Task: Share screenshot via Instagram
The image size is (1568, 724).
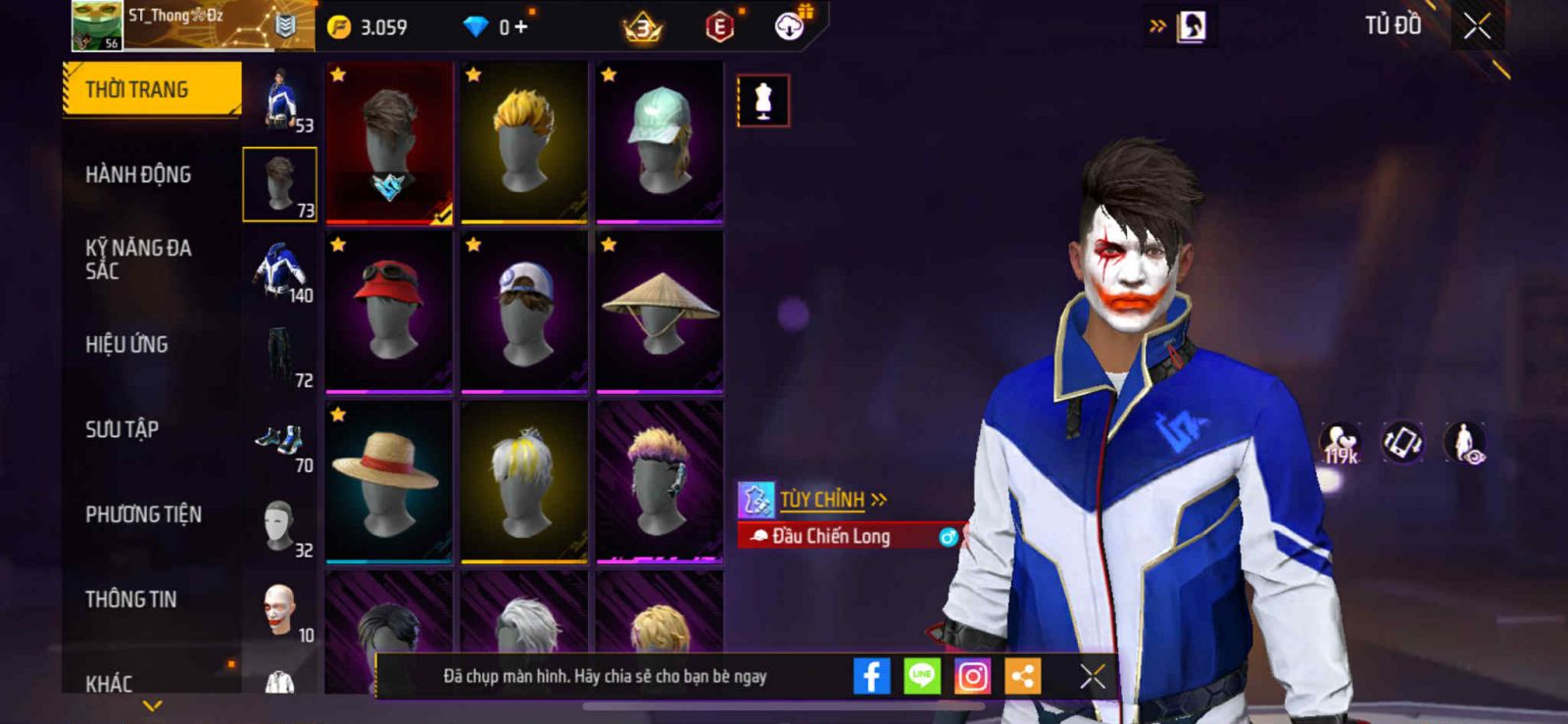Action: coord(972,676)
